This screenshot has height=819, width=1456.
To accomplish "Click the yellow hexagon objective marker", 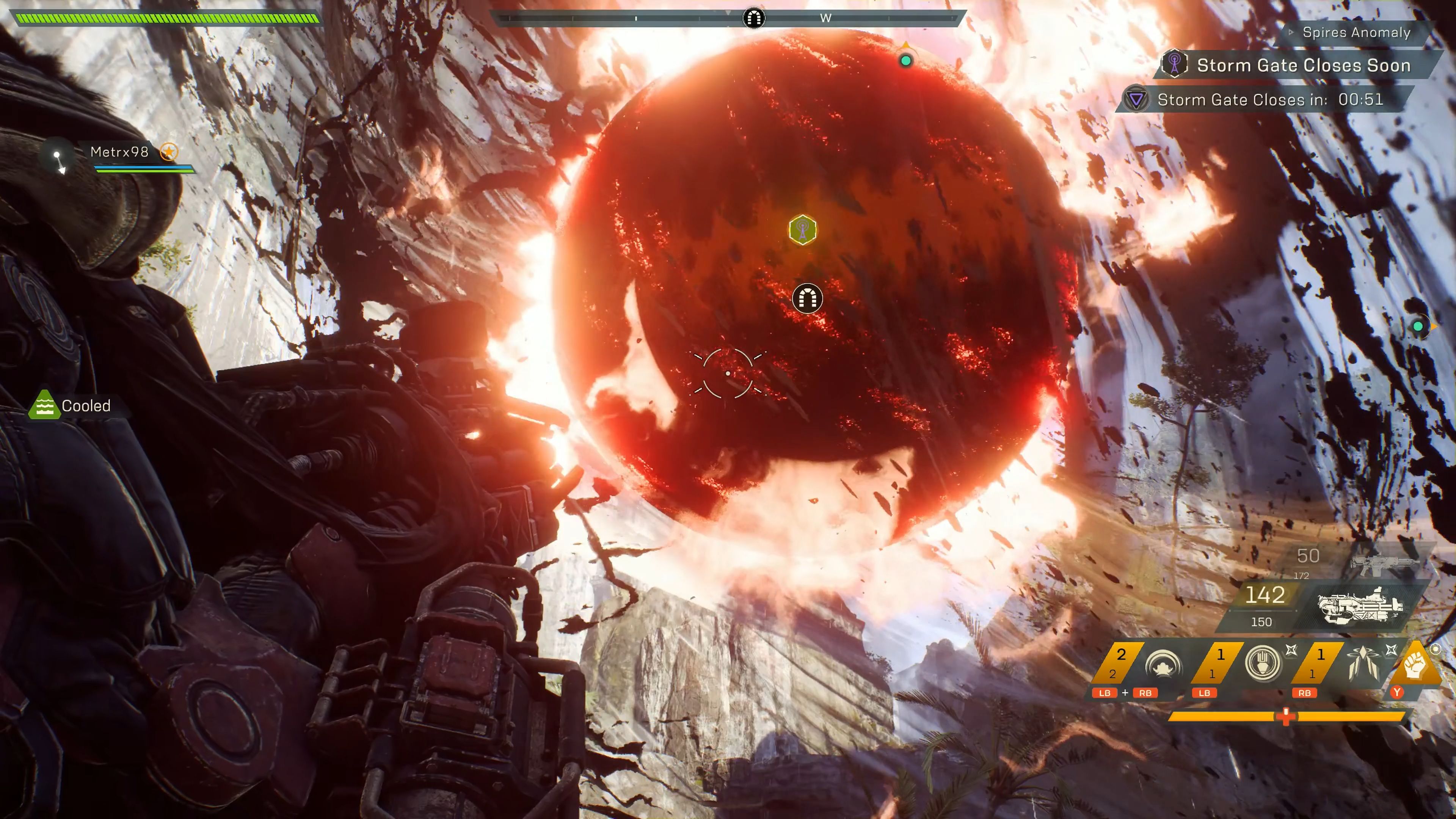I will coord(802,230).
